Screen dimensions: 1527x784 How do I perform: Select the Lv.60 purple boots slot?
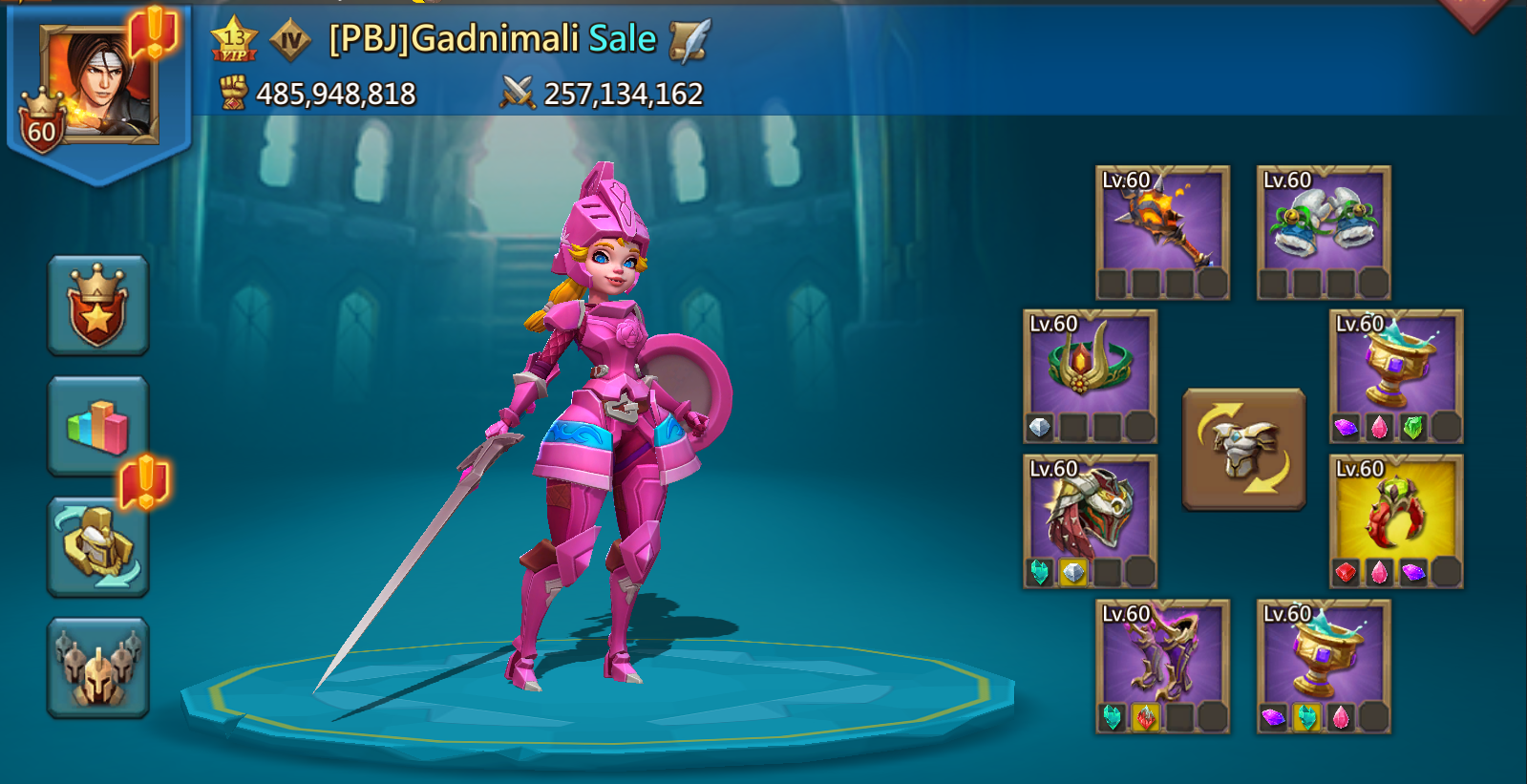click(1162, 666)
